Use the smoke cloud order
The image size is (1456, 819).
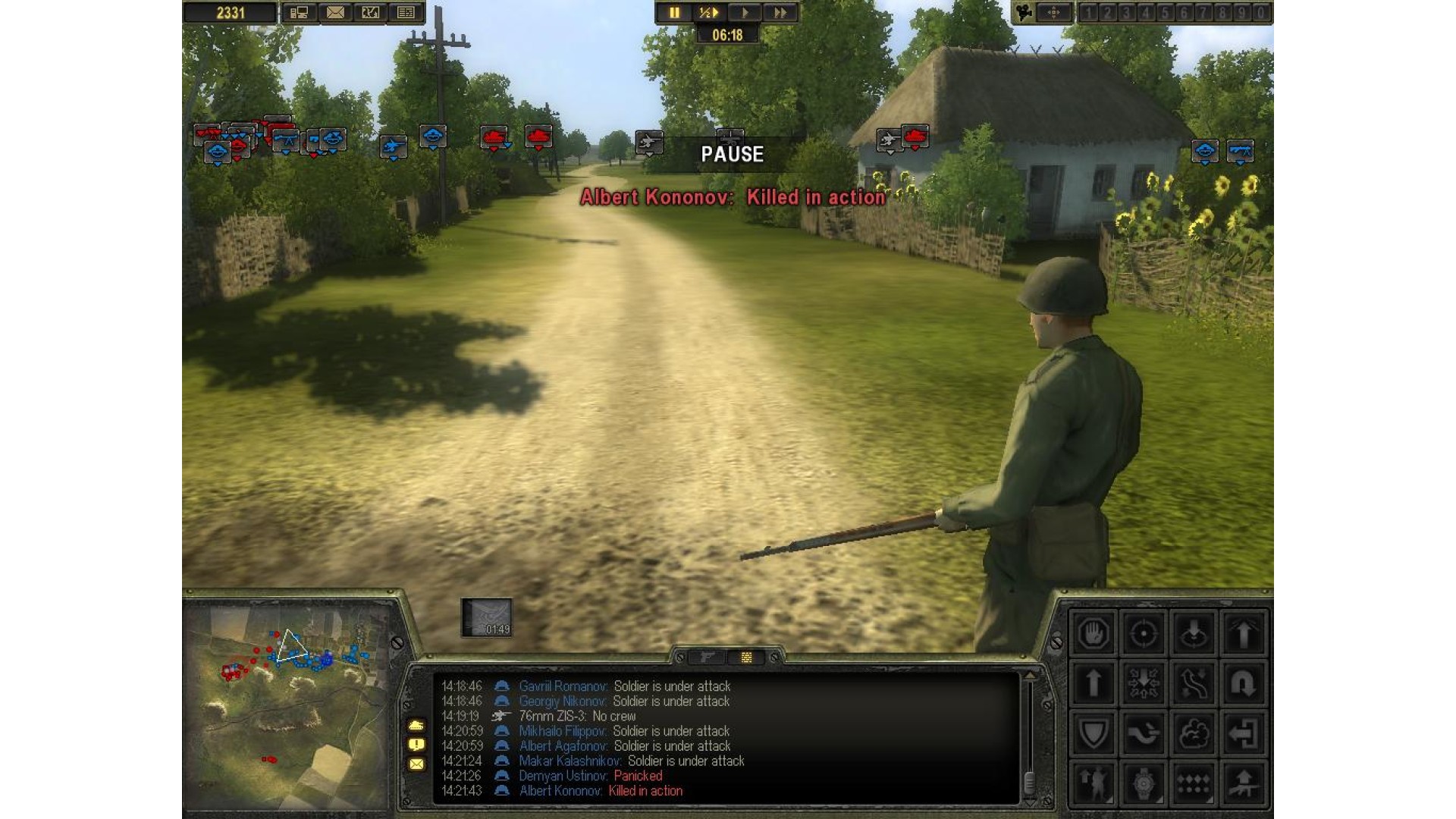1193,733
